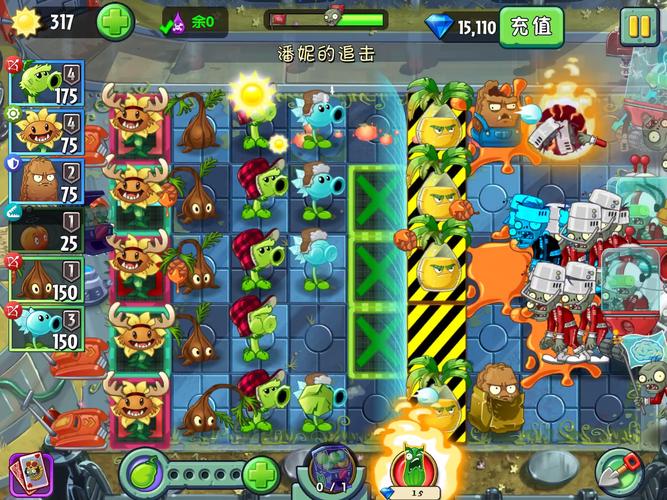Select the Peashooter seed packet costing 175
667x500 pixels.
[x=45, y=83]
